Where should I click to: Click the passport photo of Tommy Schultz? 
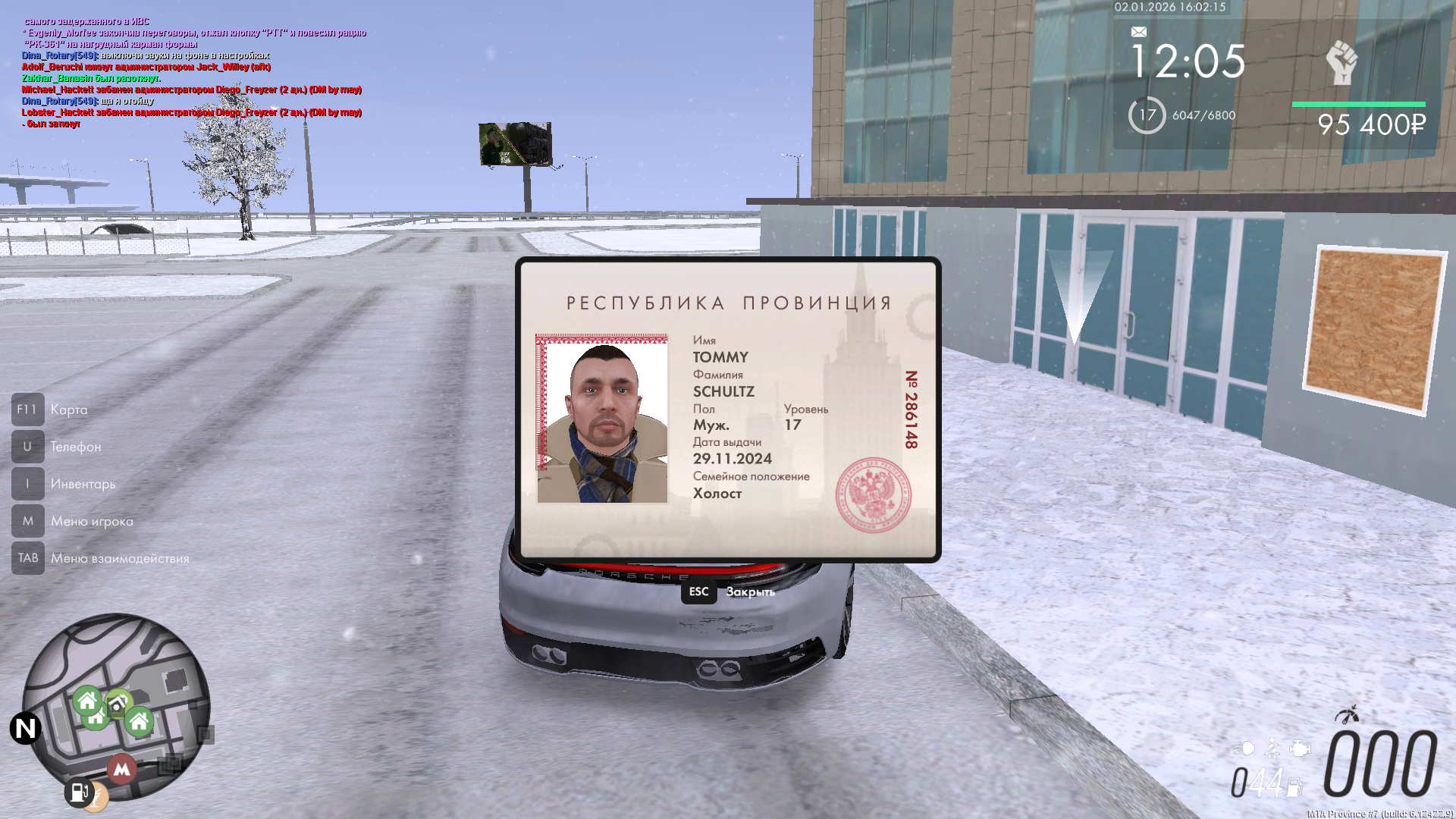click(602, 419)
